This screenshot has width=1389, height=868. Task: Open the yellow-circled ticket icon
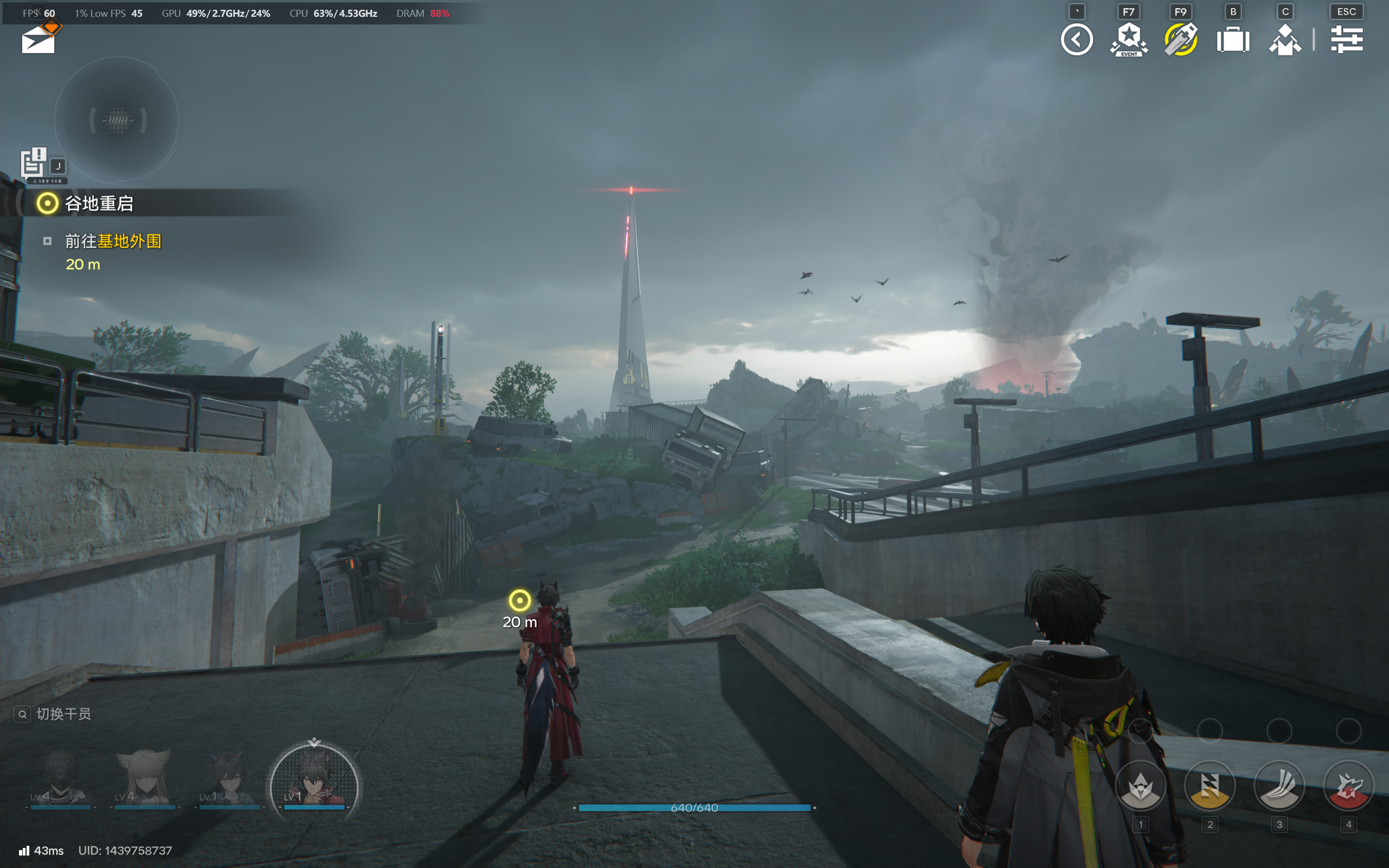[1180, 40]
